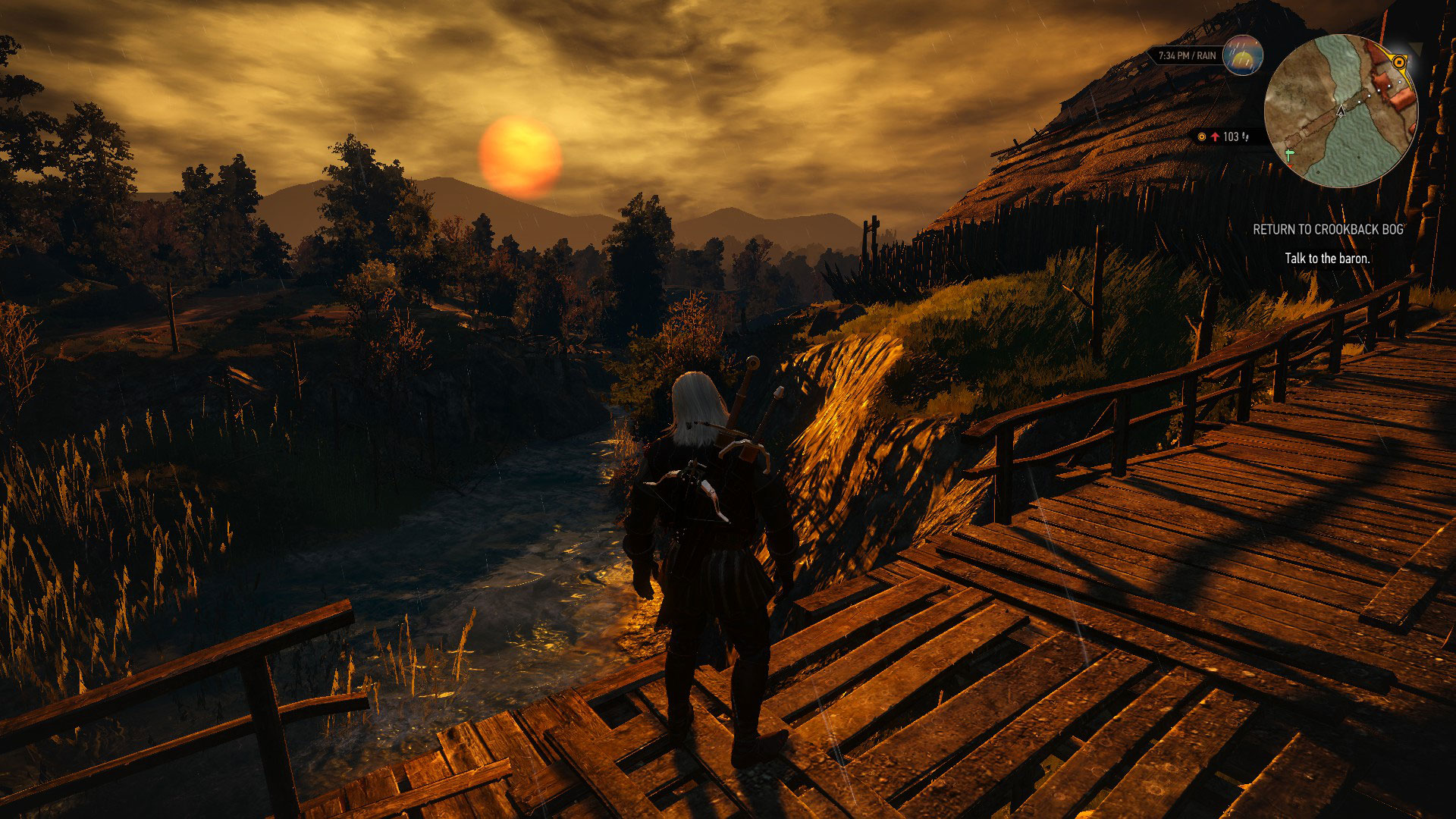This screenshot has width=1456, height=819.
Task: Click the player arrow in the minimap center
Action: click(x=1341, y=112)
